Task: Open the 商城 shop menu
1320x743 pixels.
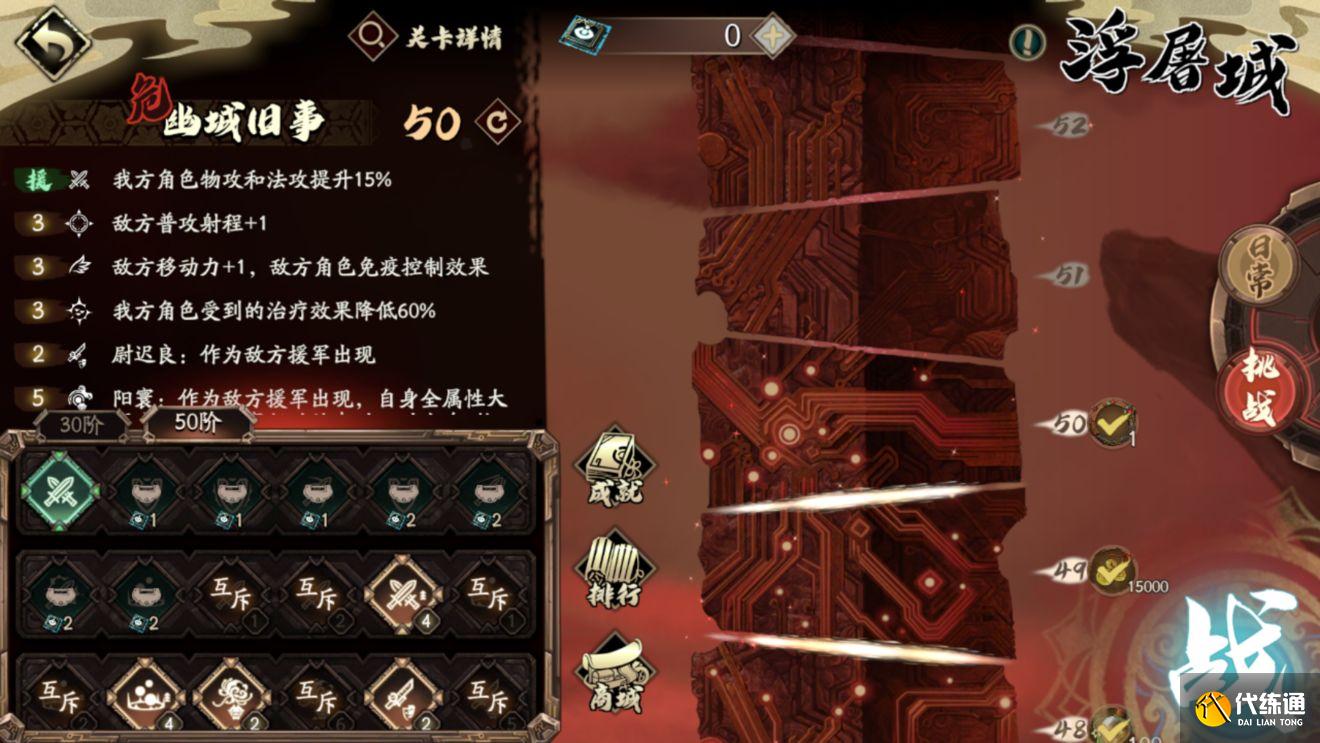Action: (615, 673)
